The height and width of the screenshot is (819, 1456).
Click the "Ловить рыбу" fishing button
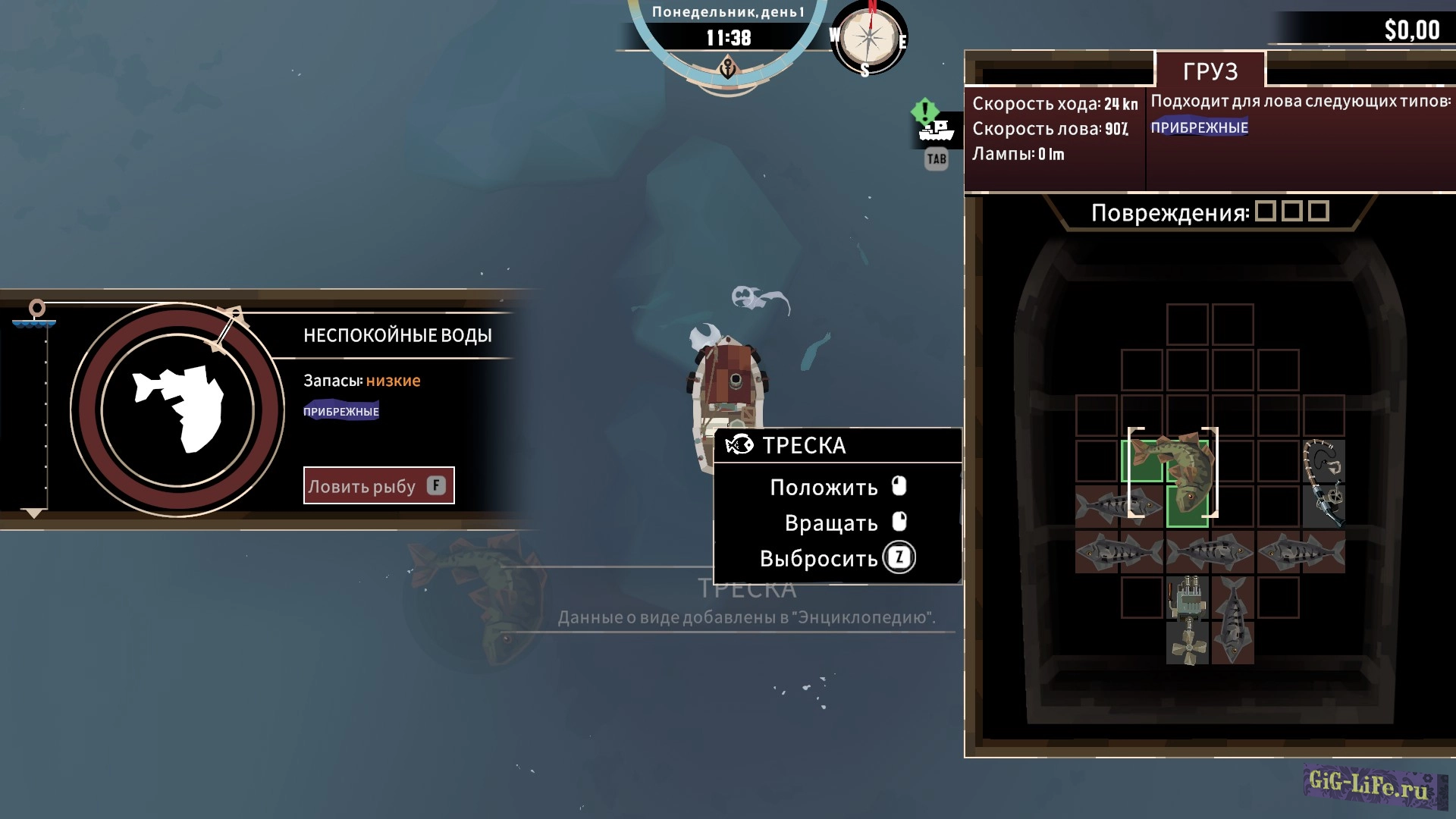pyautogui.click(x=378, y=485)
